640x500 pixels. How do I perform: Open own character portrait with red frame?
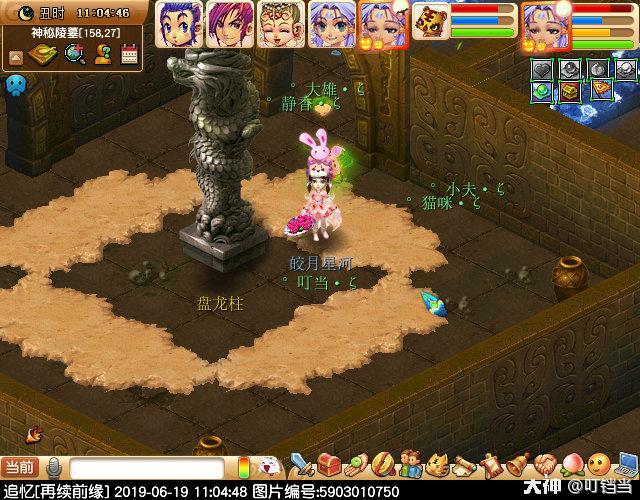click(x=545, y=22)
